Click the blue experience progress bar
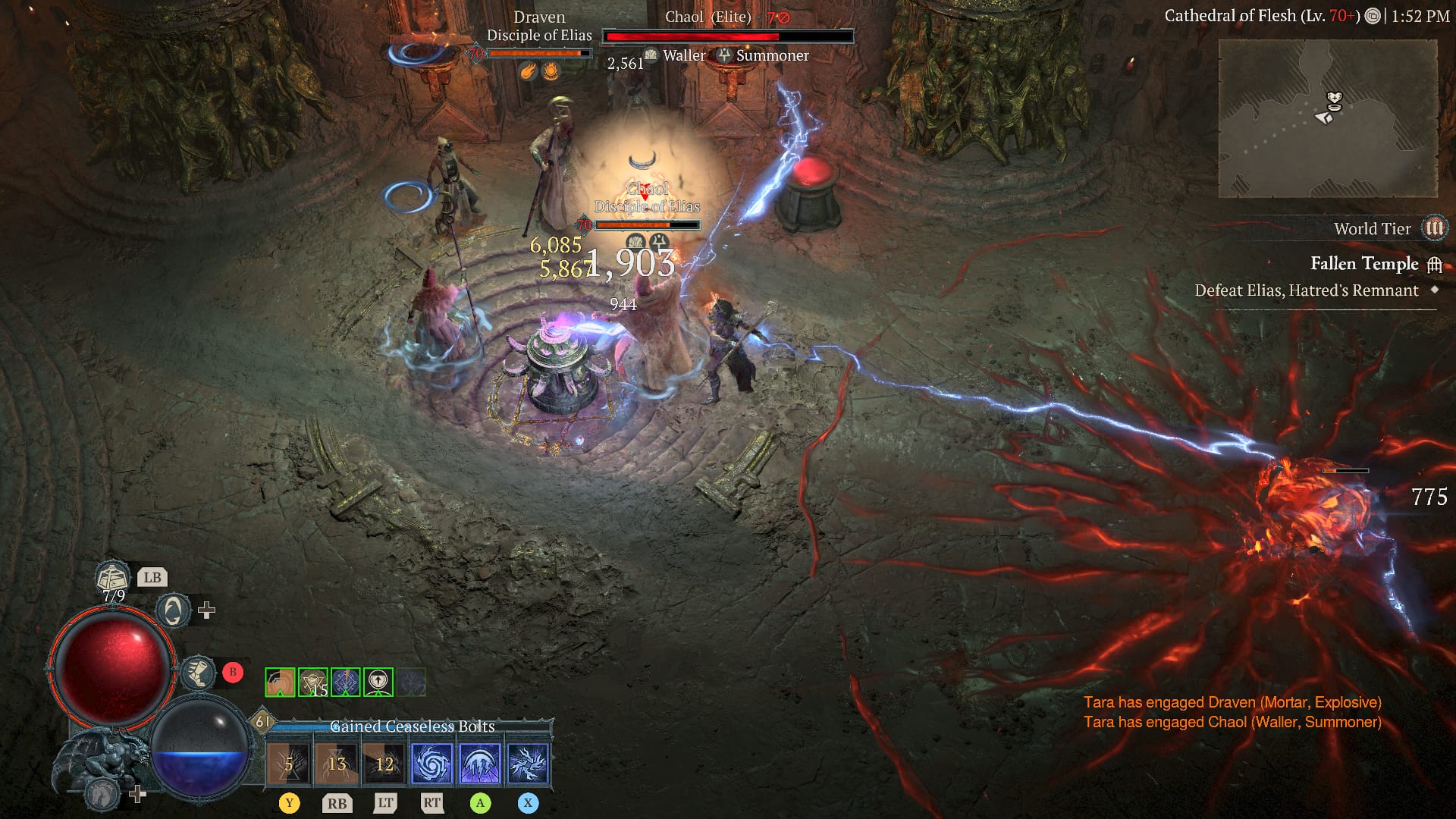 (318, 726)
